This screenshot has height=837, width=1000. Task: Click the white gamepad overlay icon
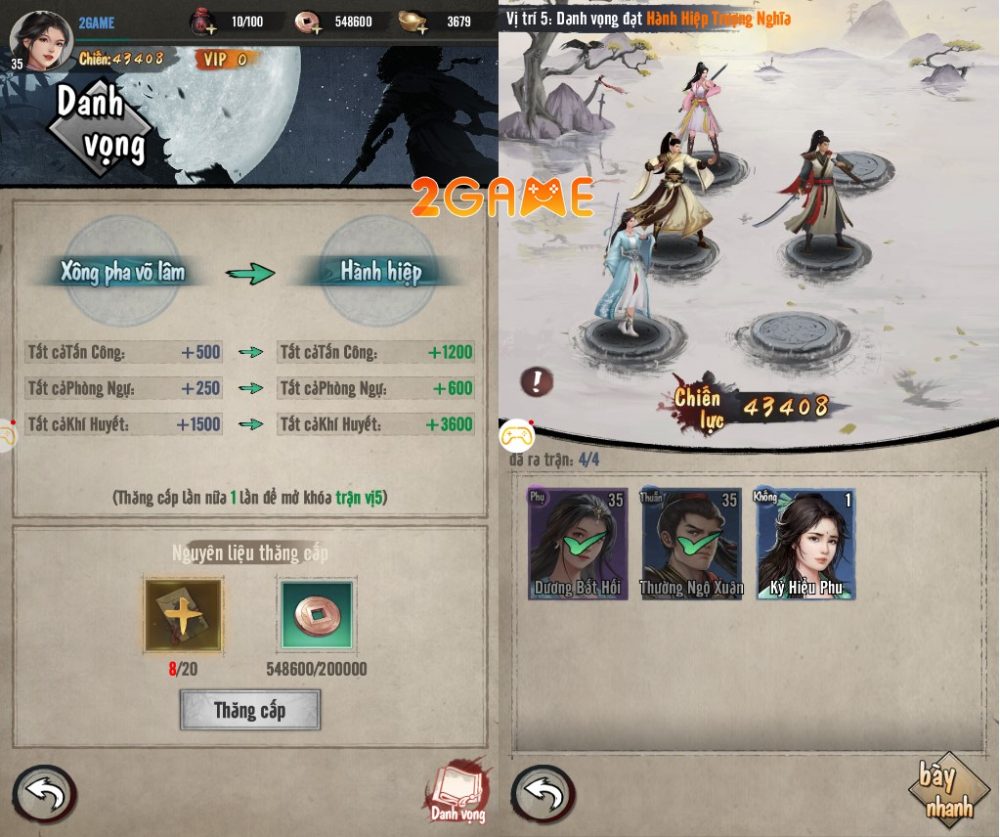(517, 435)
